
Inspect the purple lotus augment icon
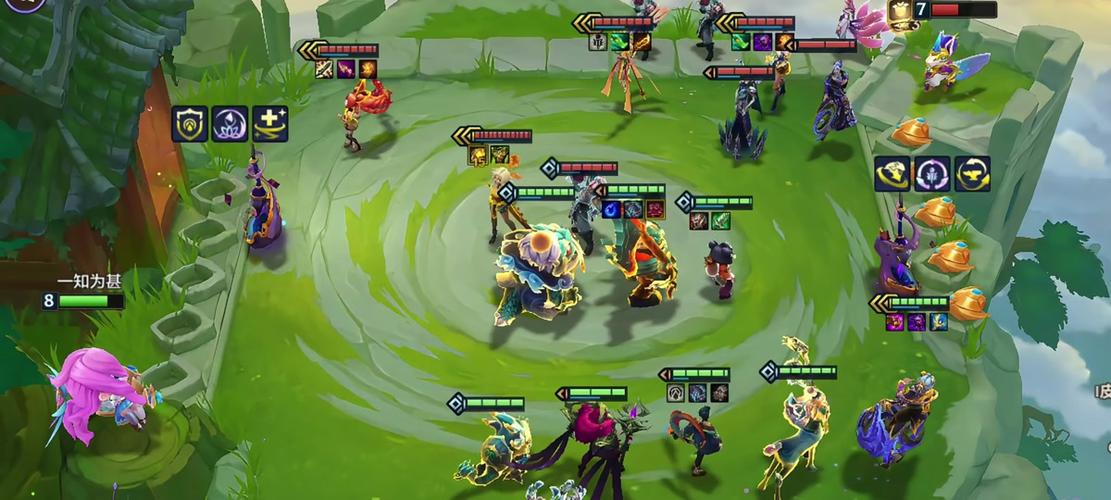[x=229, y=123]
